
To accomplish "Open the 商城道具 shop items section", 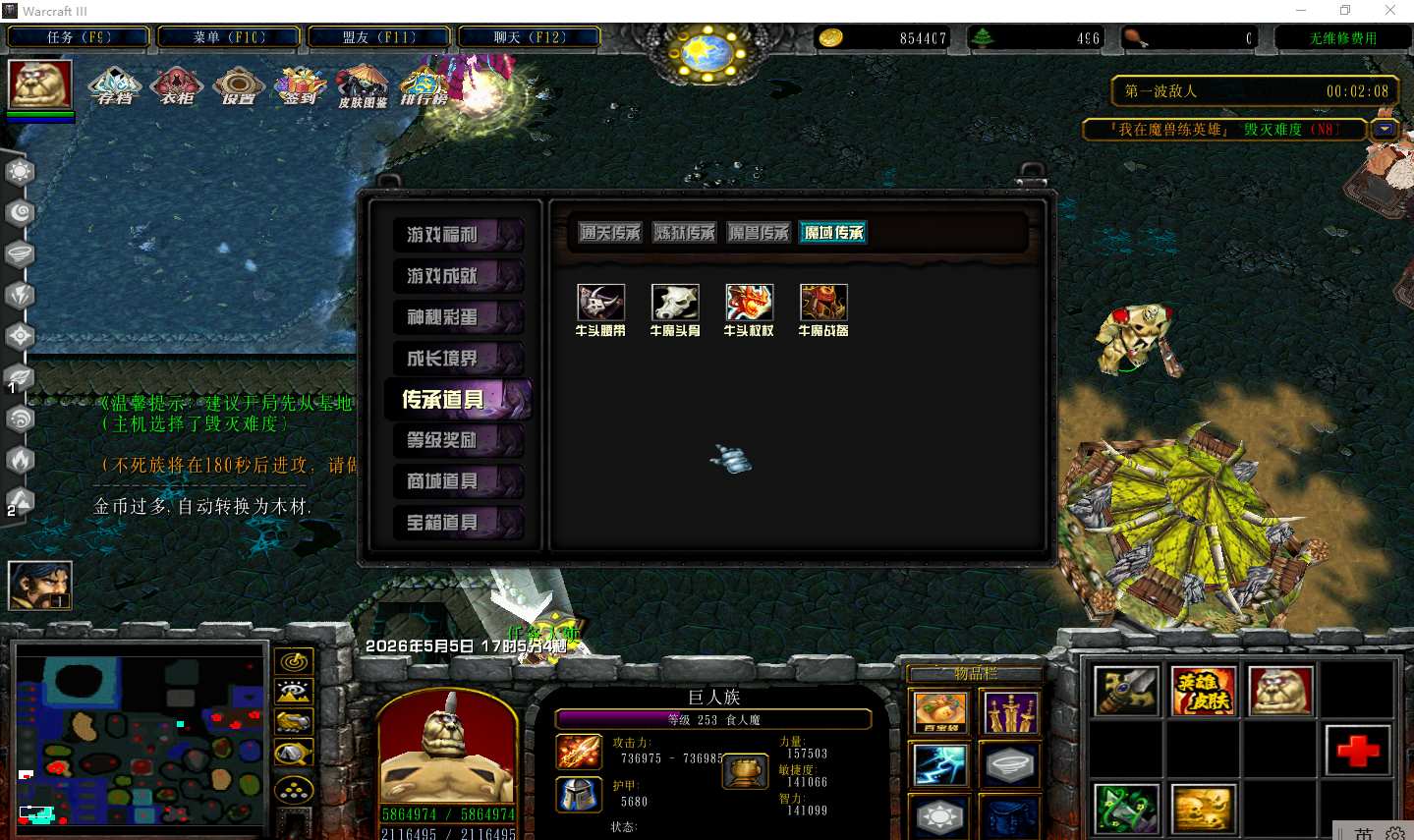I will click(457, 481).
